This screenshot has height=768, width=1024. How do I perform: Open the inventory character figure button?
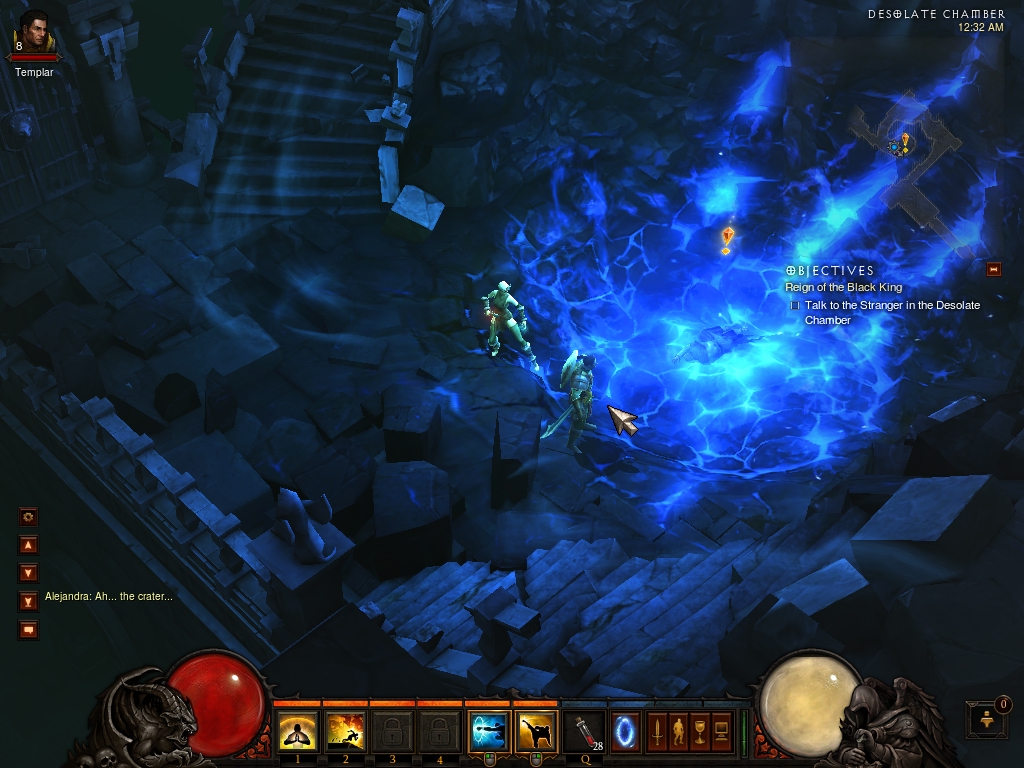679,731
